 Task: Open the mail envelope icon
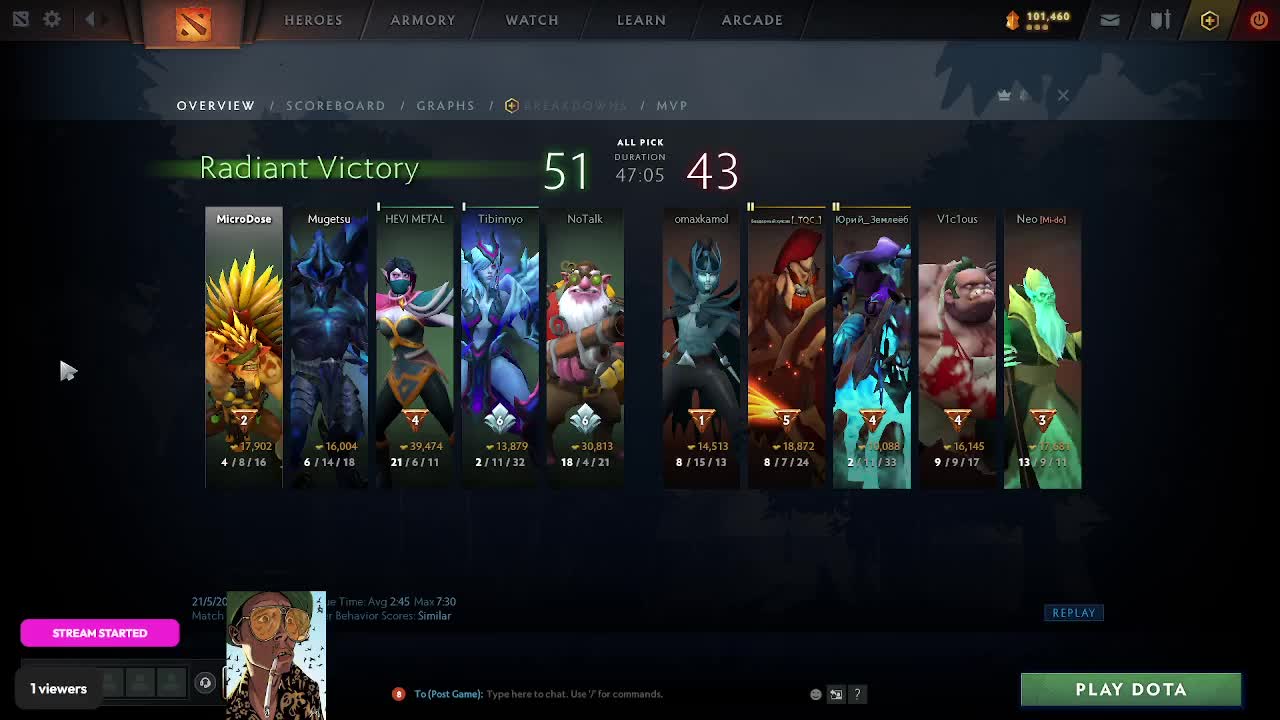click(1110, 20)
